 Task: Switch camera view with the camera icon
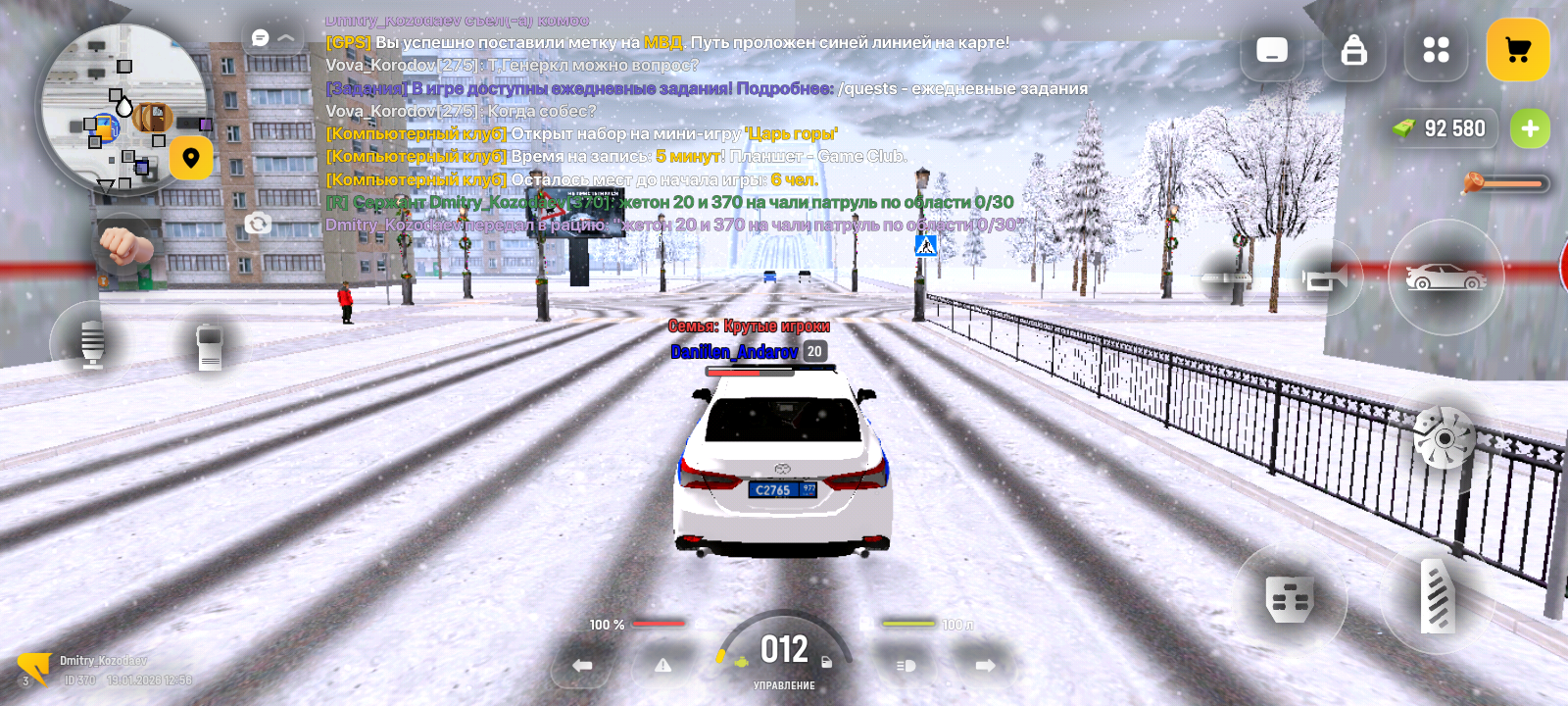click(258, 224)
